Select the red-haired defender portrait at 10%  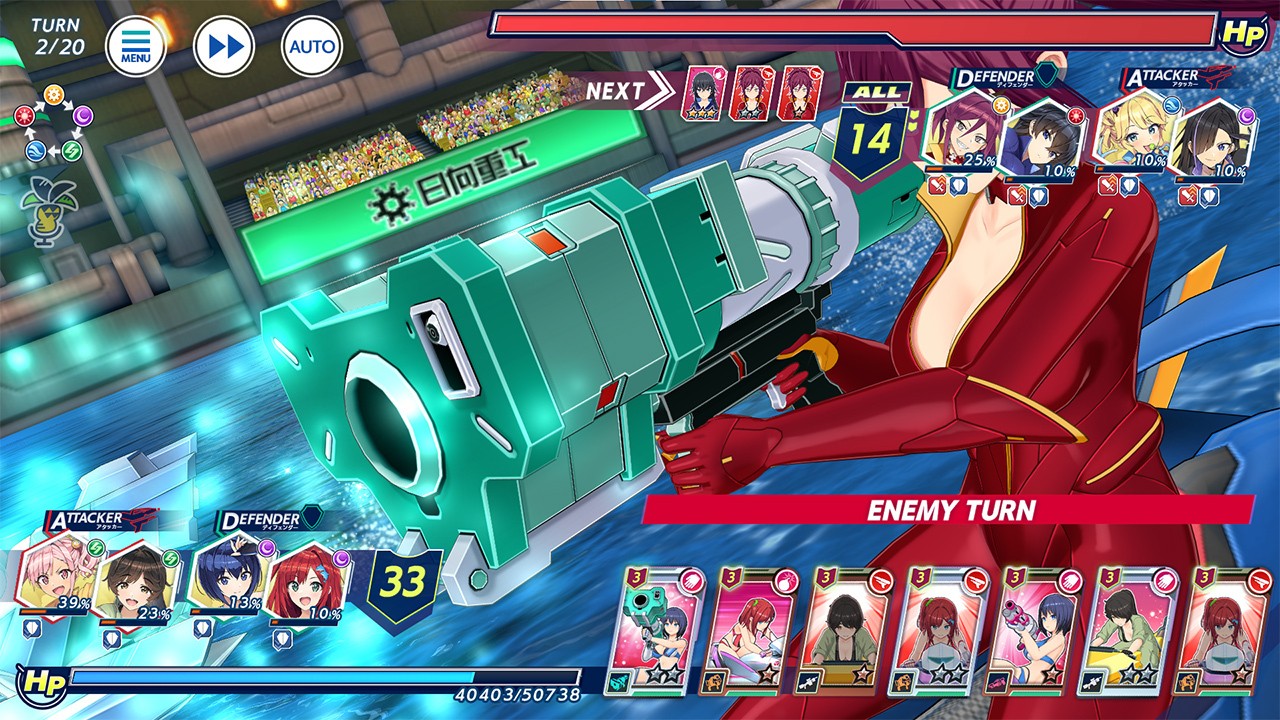(x=306, y=585)
